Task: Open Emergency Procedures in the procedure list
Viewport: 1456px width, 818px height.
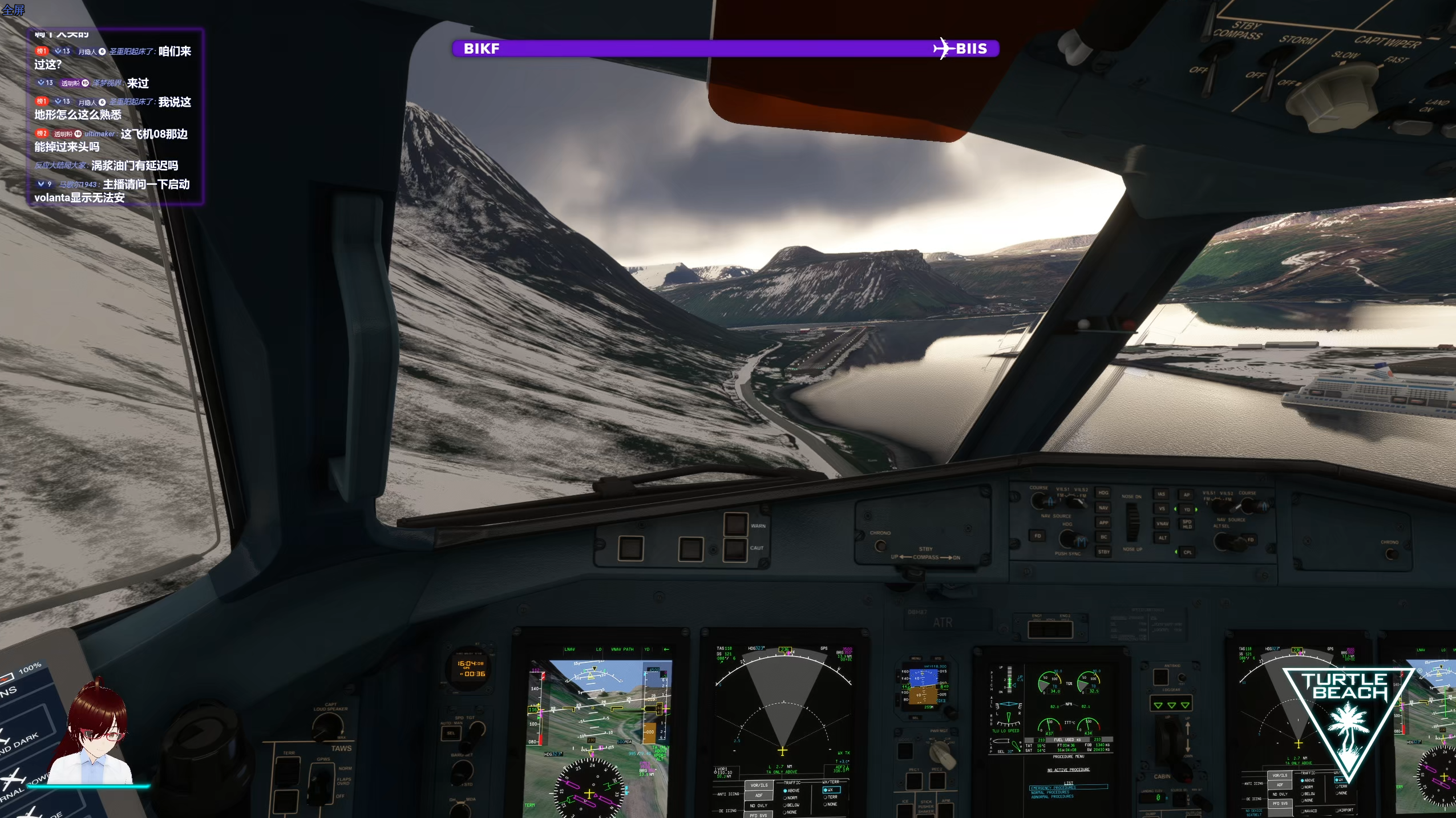Action: pyautogui.click(x=1053, y=788)
